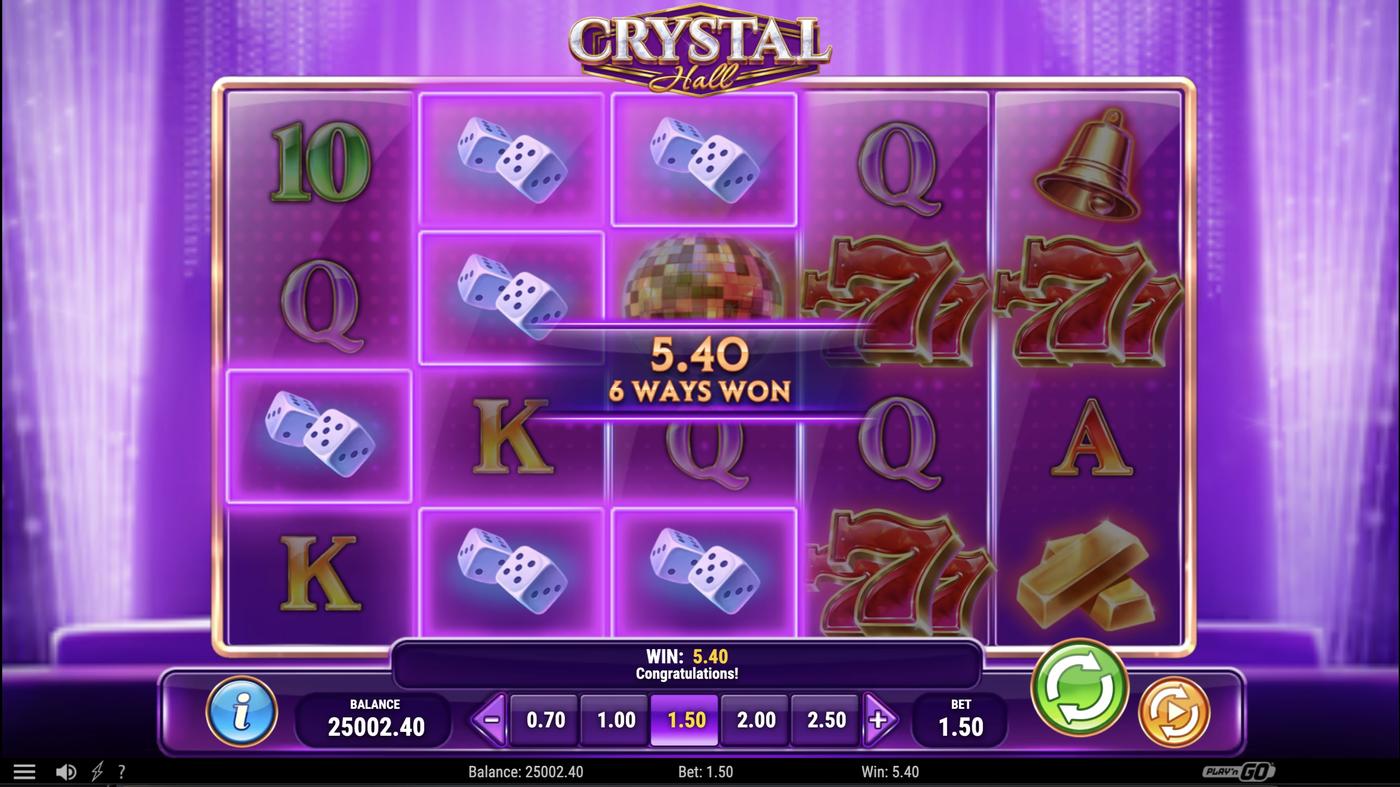Select the 0.70 bet amount
Viewport: 1400px width, 787px height.
pos(544,719)
